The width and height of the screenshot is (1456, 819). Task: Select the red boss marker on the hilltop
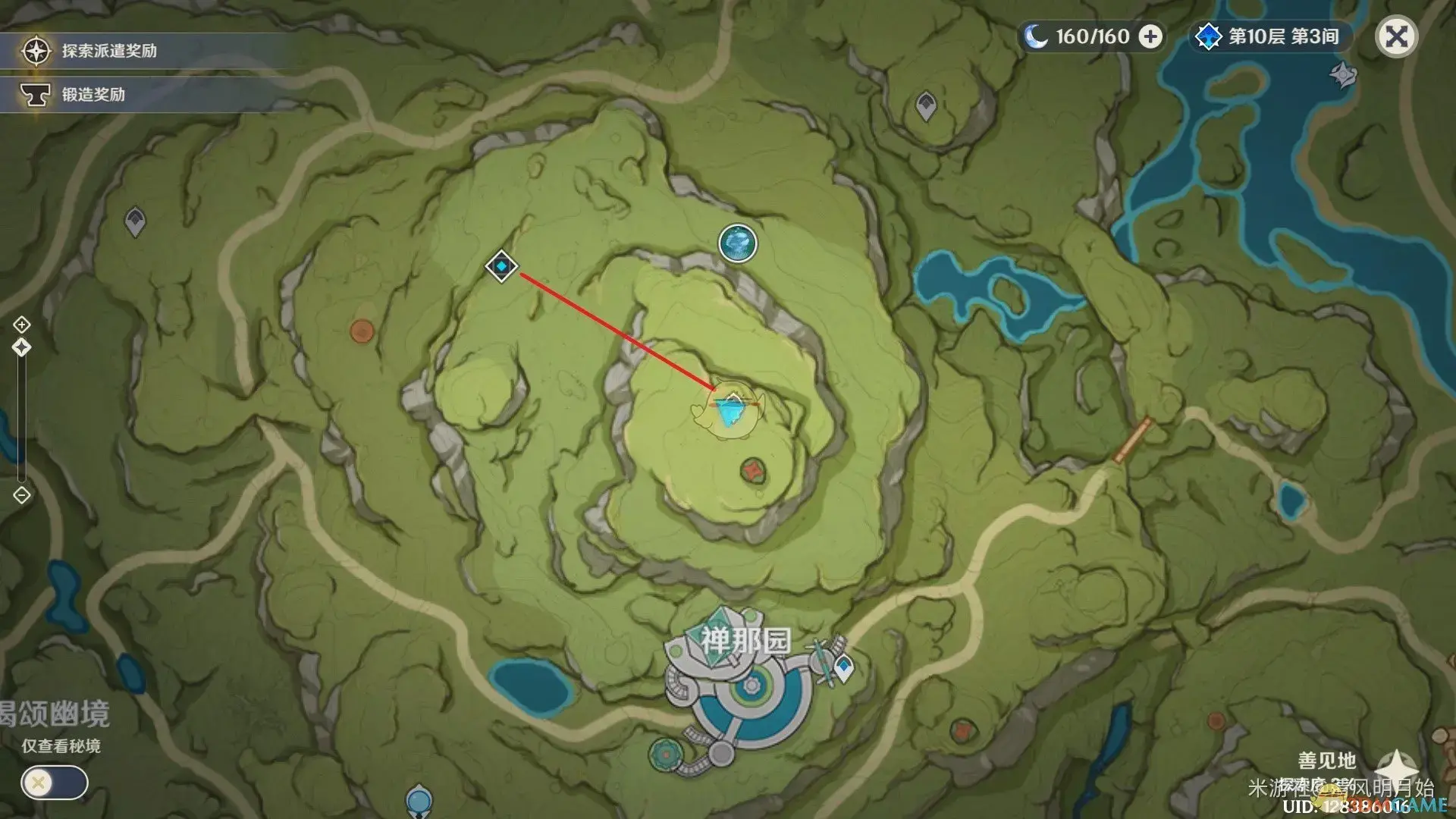[752, 471]
